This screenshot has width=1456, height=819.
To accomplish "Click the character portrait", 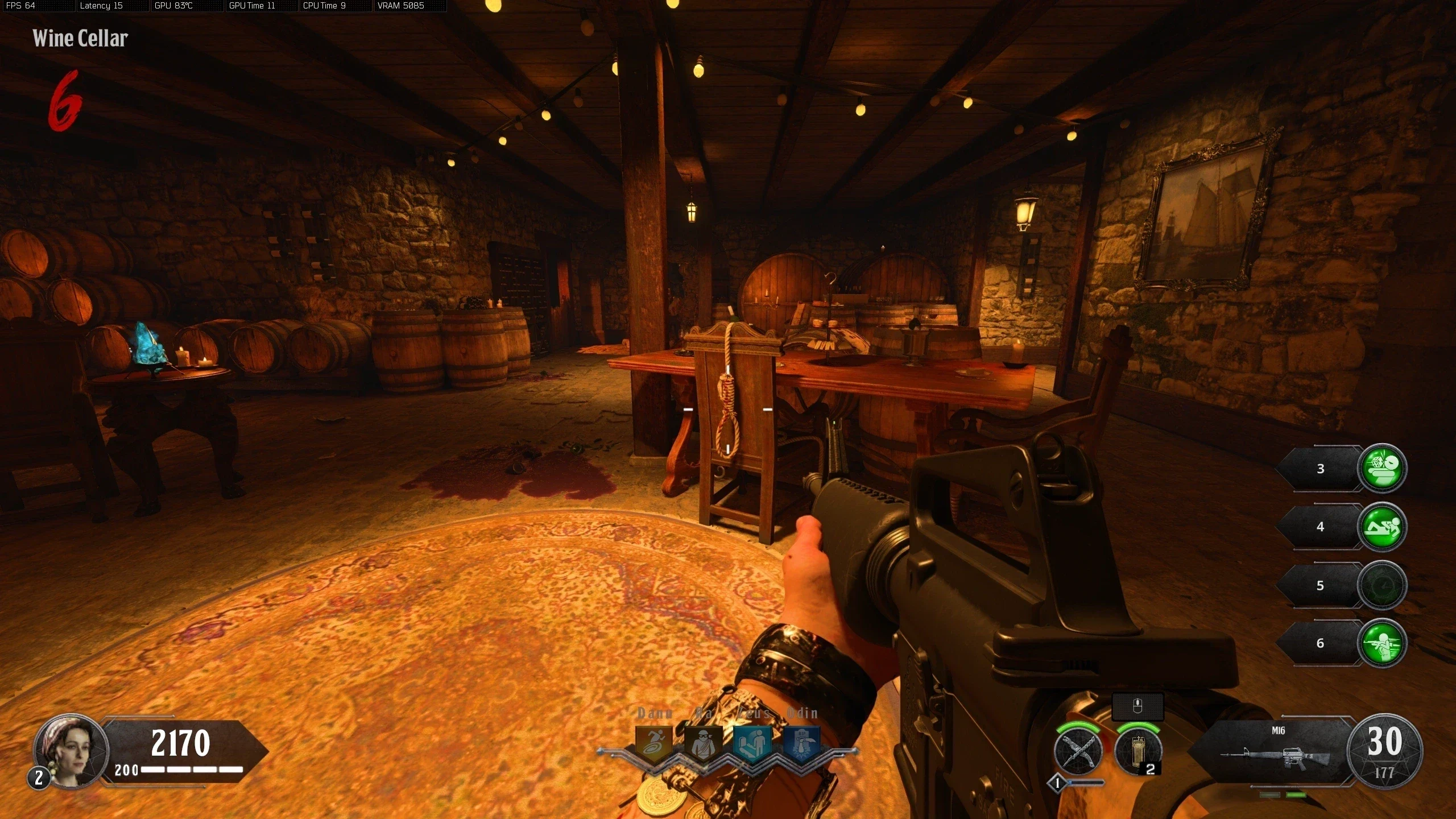I will coord(71,751).
